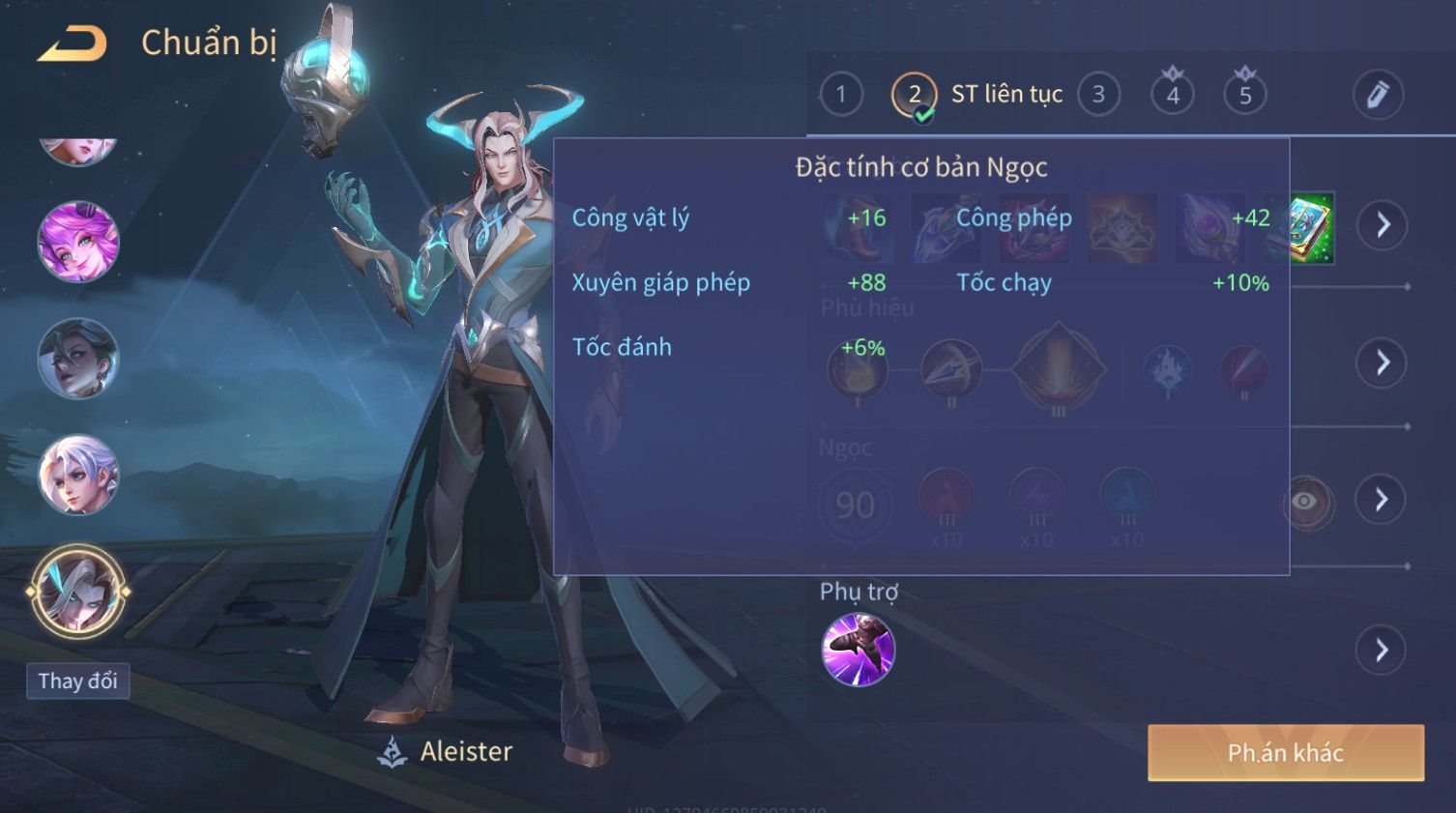Open the Ngọc arcana arrow
This screenshot has width=1456, height=813.
pyautogui.click(x=1382, y=500)
